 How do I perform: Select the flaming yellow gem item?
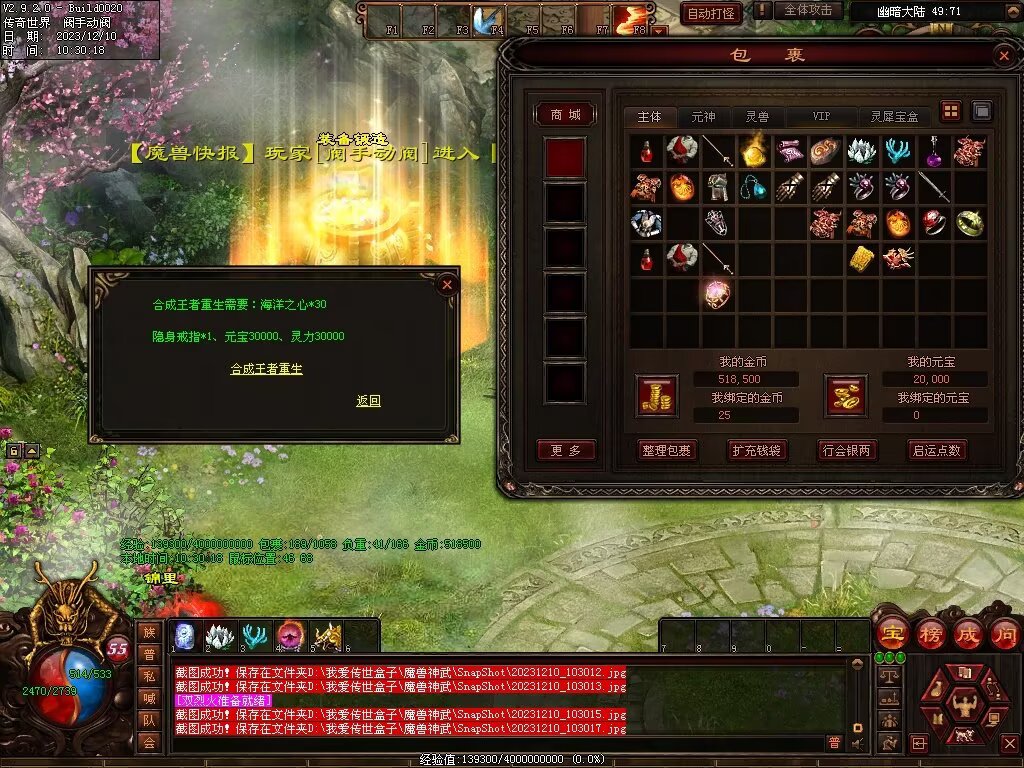point(752,151)
